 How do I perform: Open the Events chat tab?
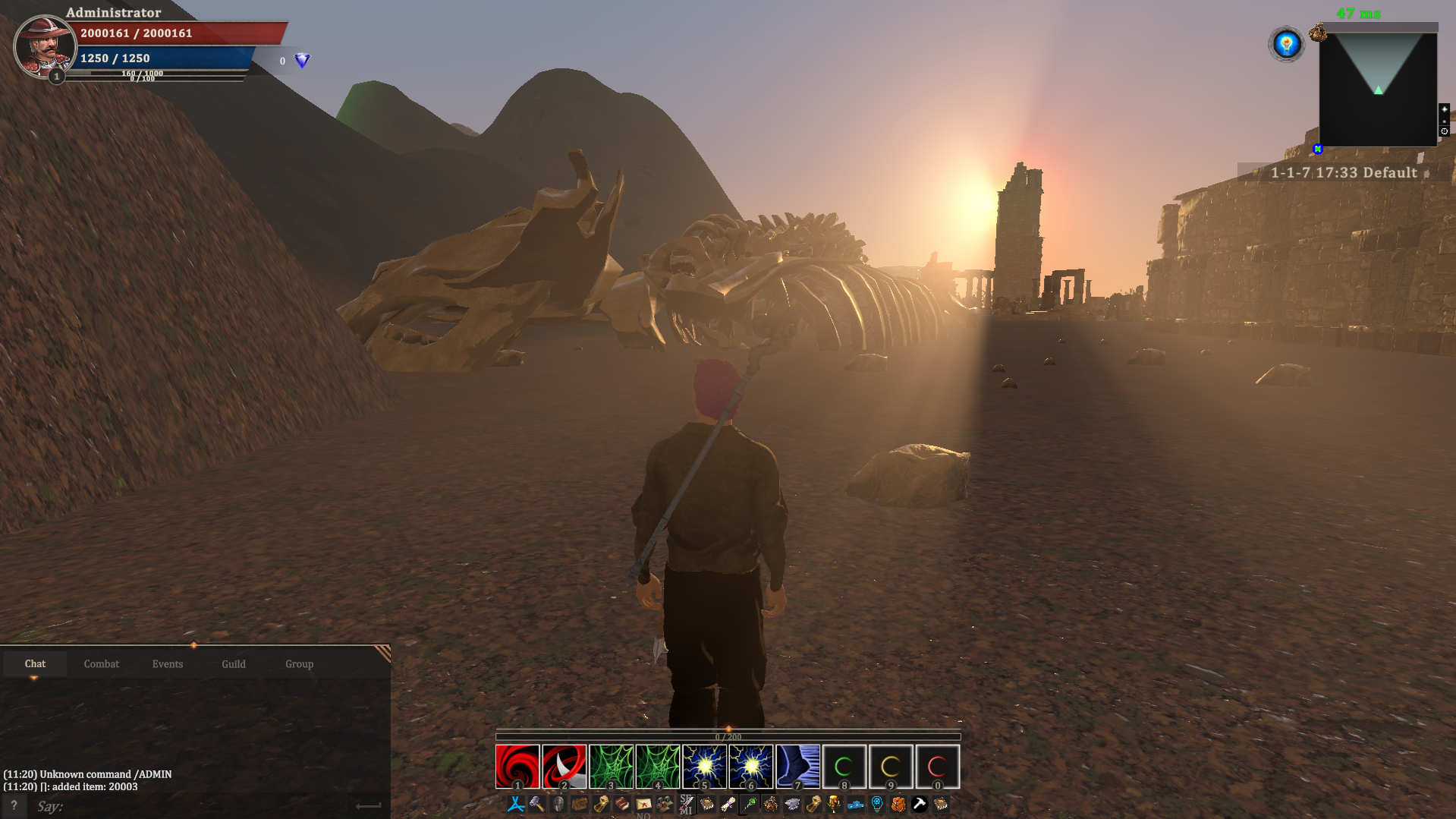pyautogui.click(x=167, y=664)
